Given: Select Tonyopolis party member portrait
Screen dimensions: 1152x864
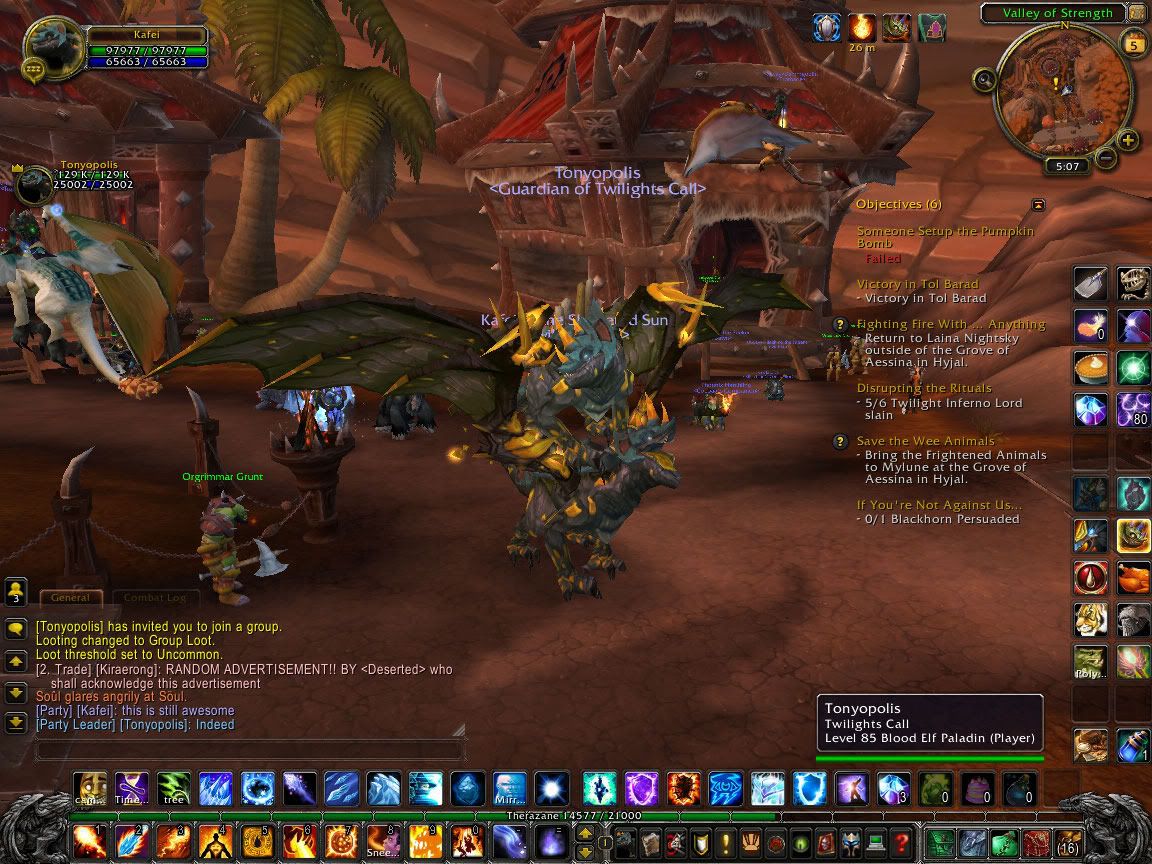Looking at the screenshot, I should point(36,186).
